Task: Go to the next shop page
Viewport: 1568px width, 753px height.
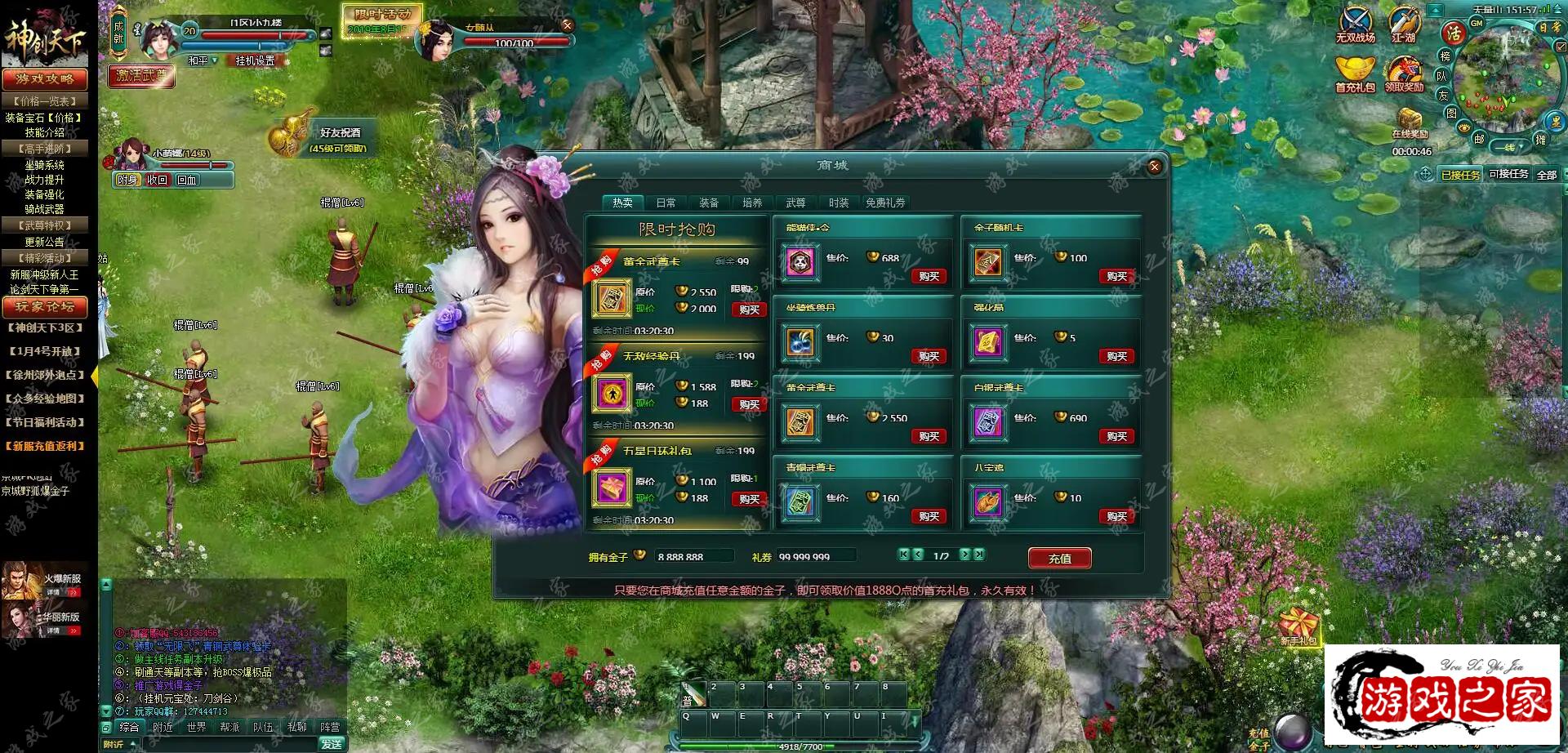Action: (x=964, y=555)
